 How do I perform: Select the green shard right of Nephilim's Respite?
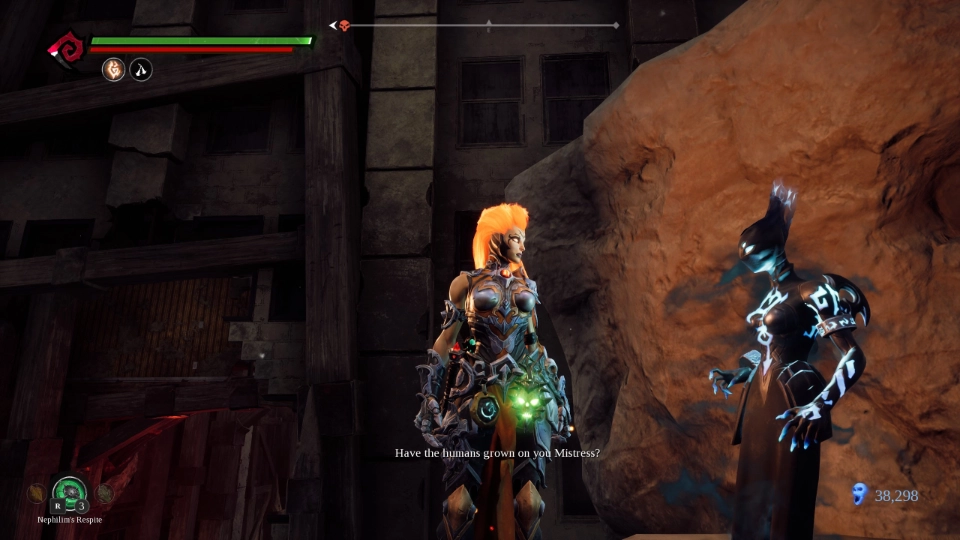pyautogui.click(x=105, y=493)
